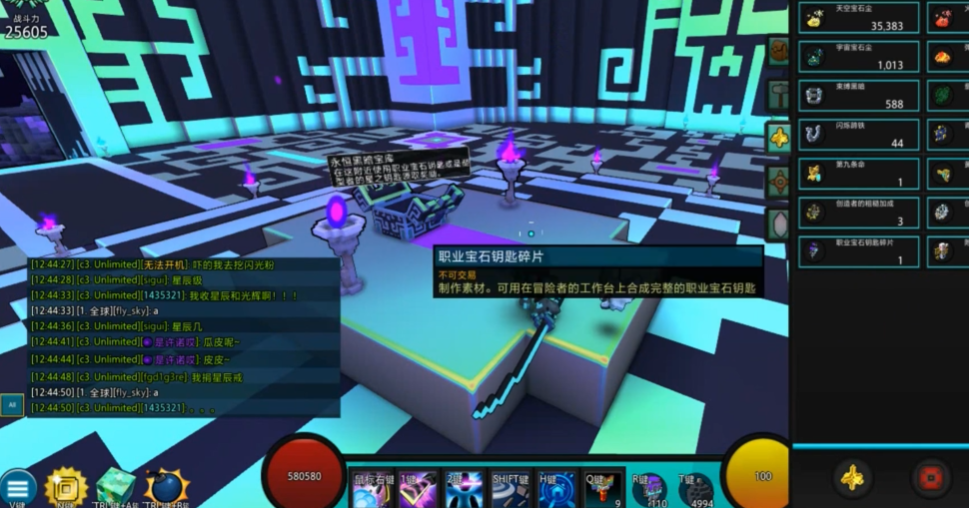The height and width of the screenshot is (508, 969).
Task: Switch to the yellow star inventory tab
Action: point(778,138)
